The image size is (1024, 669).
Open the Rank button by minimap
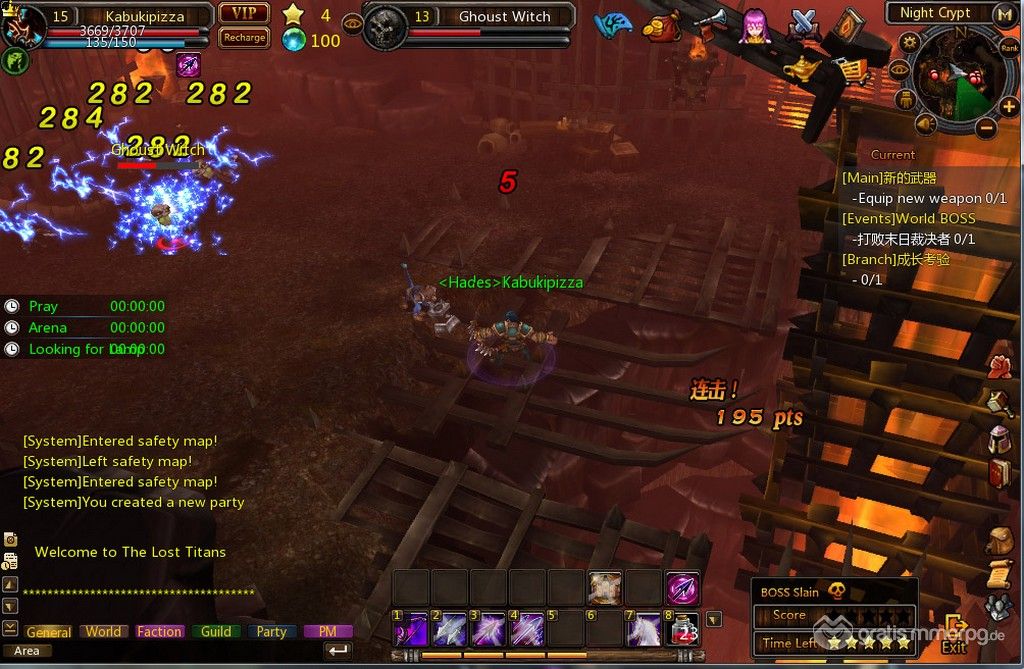1010,46
